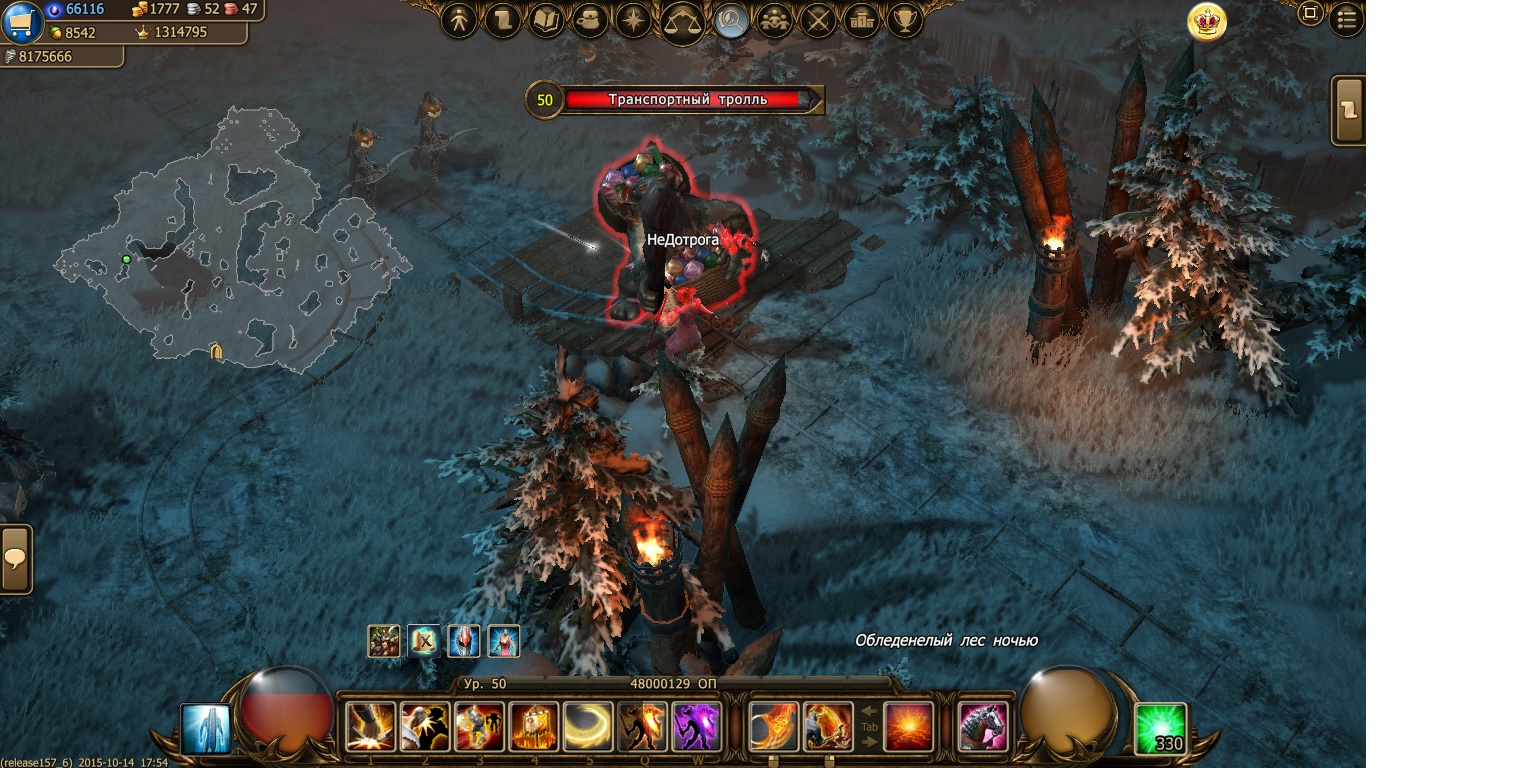Use the green essence slot showing 330
This screenshot has width=1540, height=768.
pos(1161,728)
